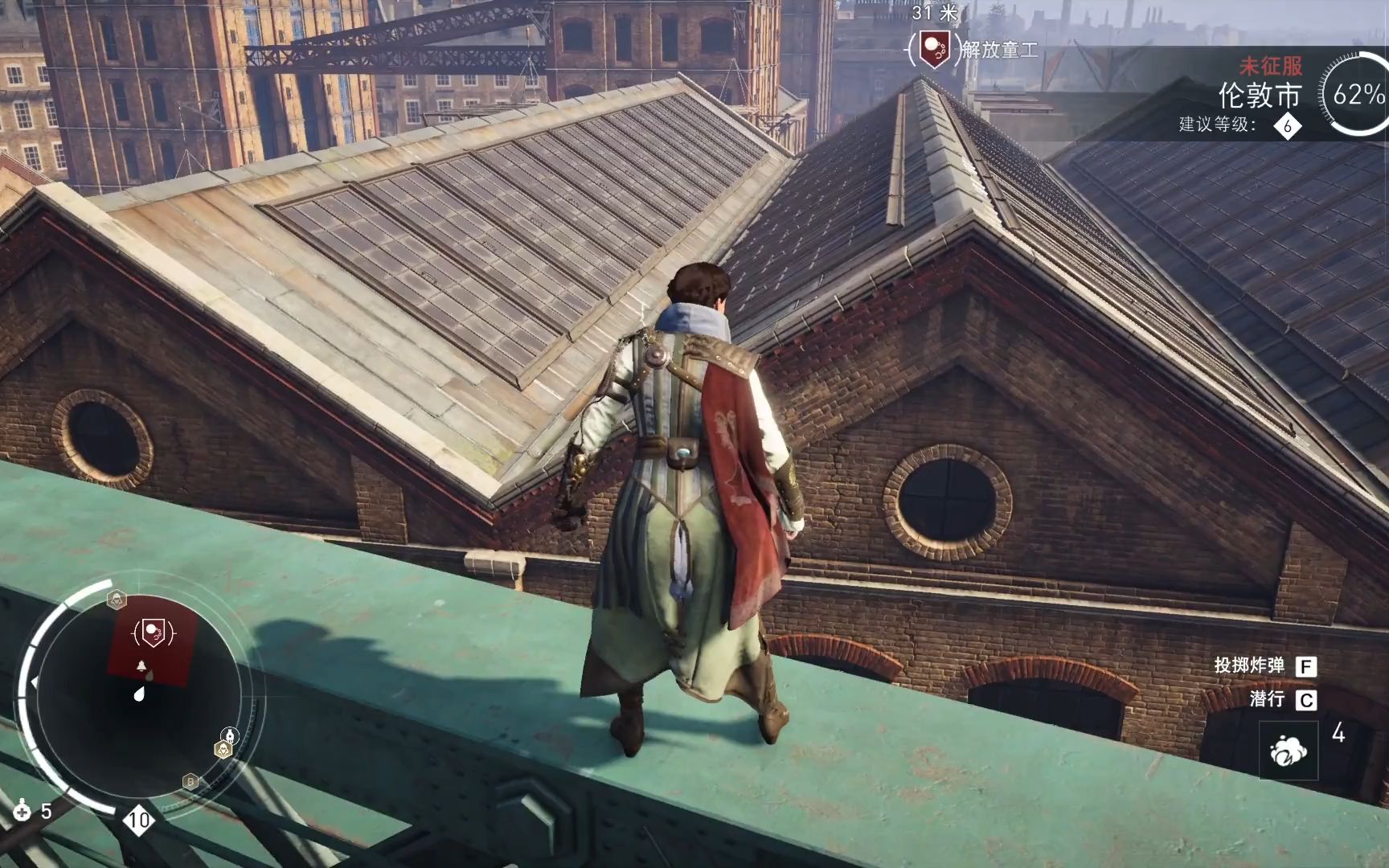Image resolution: width=1389 pixels, height=868 pixels.
Task: Click the medicine bottle icon
Action: (22, 811)
